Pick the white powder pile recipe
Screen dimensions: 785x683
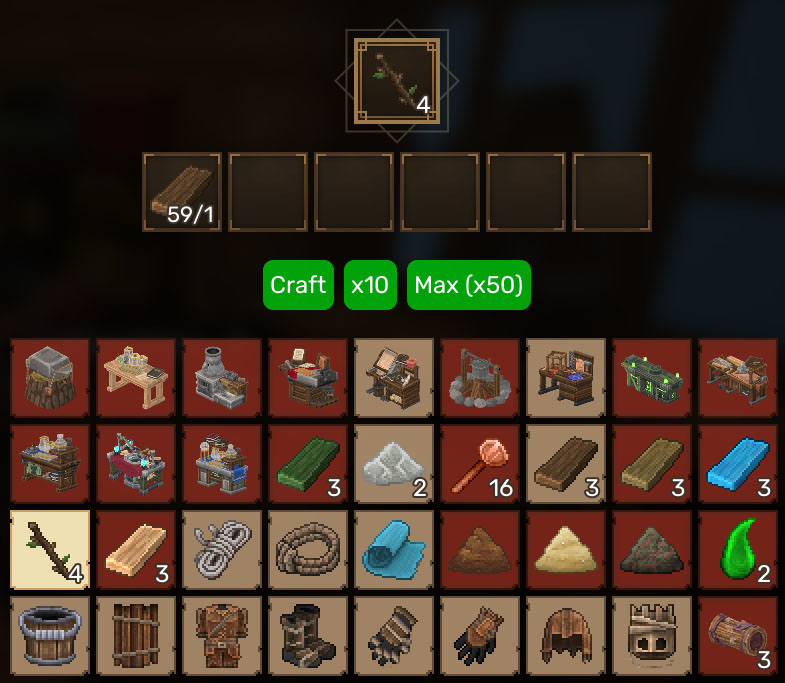[394, 464]
